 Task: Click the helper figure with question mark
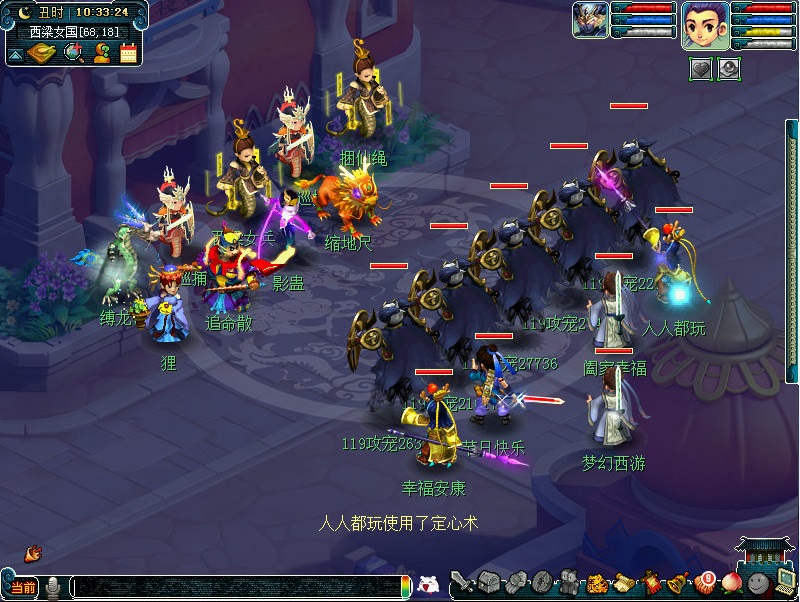point(101,52)
